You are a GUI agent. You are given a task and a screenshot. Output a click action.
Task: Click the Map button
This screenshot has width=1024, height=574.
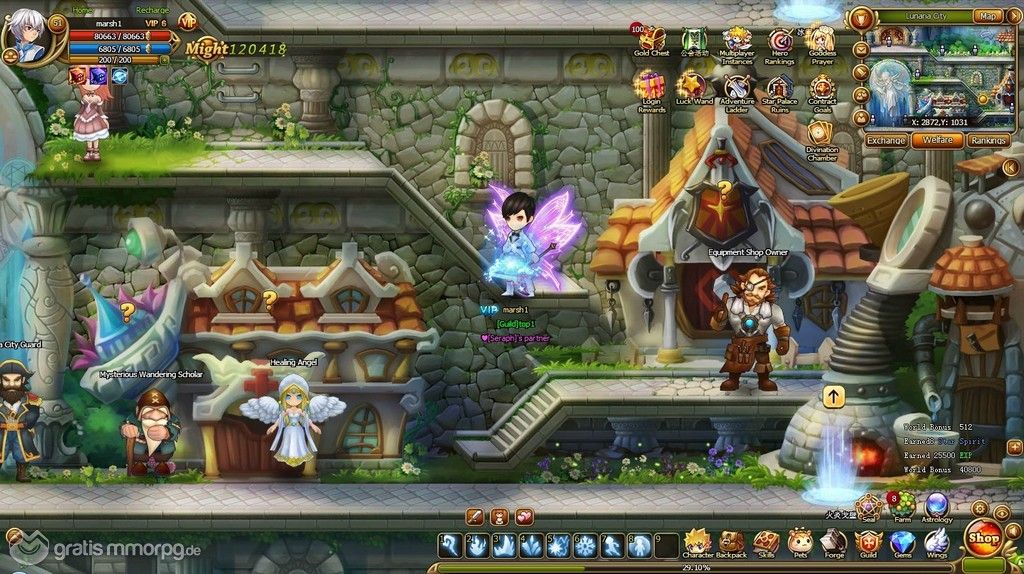[988, 16]
